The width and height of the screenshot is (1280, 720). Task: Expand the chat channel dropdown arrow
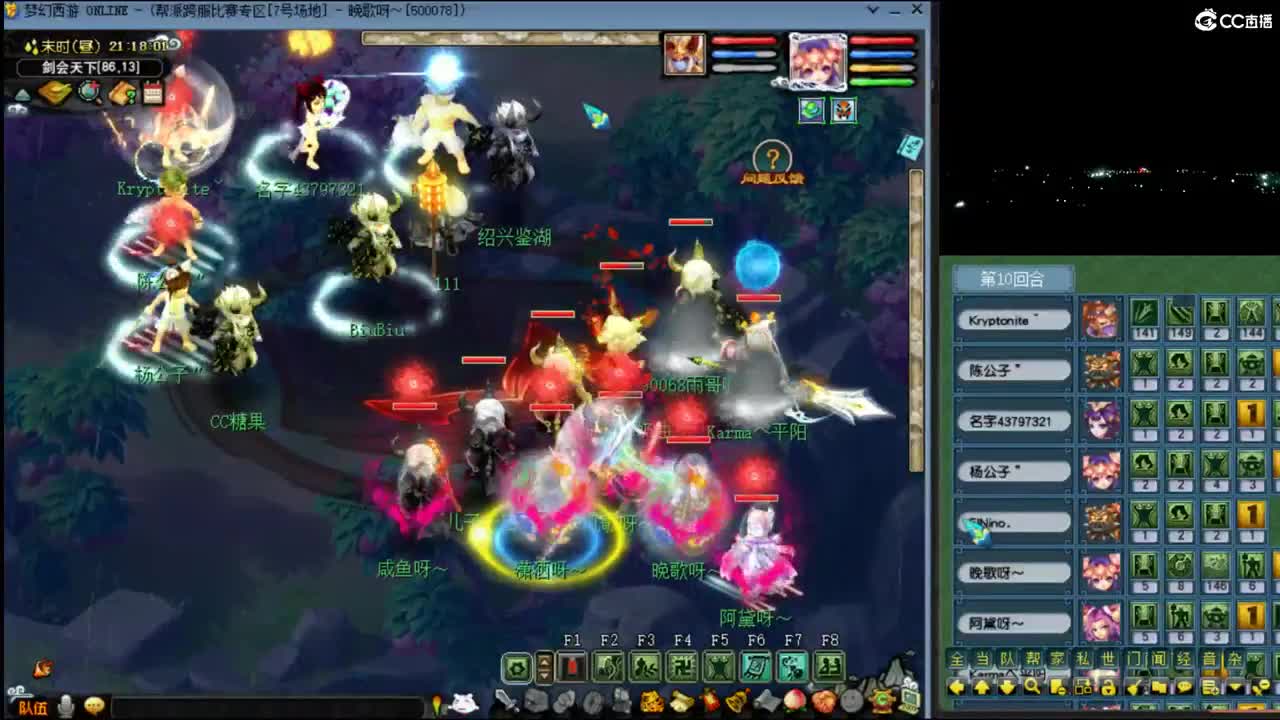click(1233, 687)
